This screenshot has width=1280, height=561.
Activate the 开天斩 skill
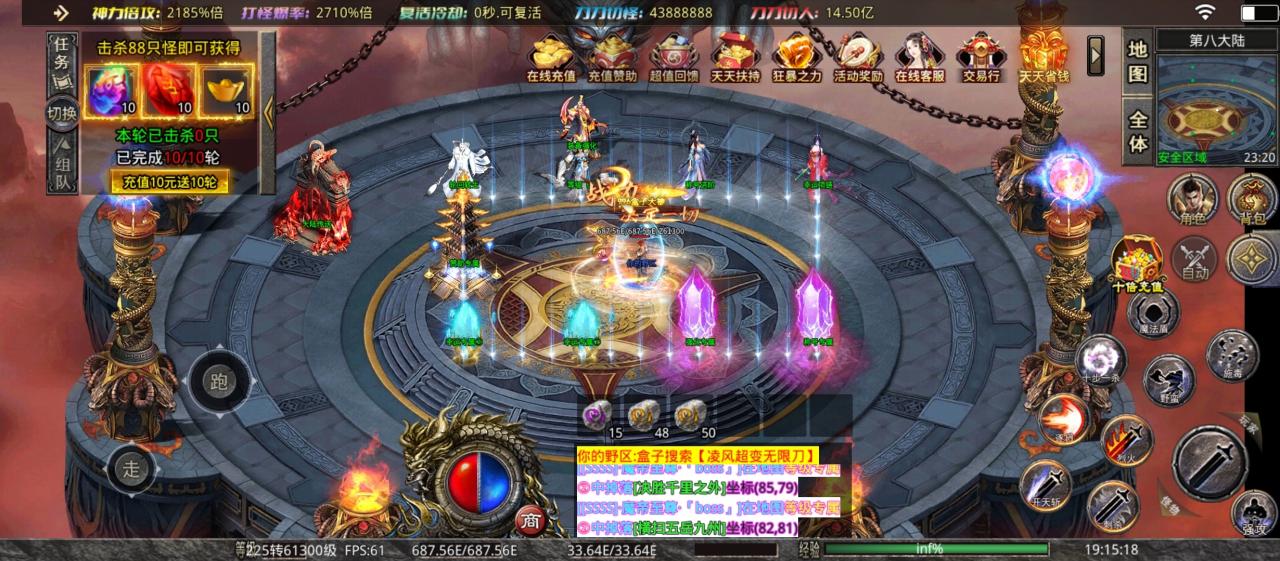1043,487
